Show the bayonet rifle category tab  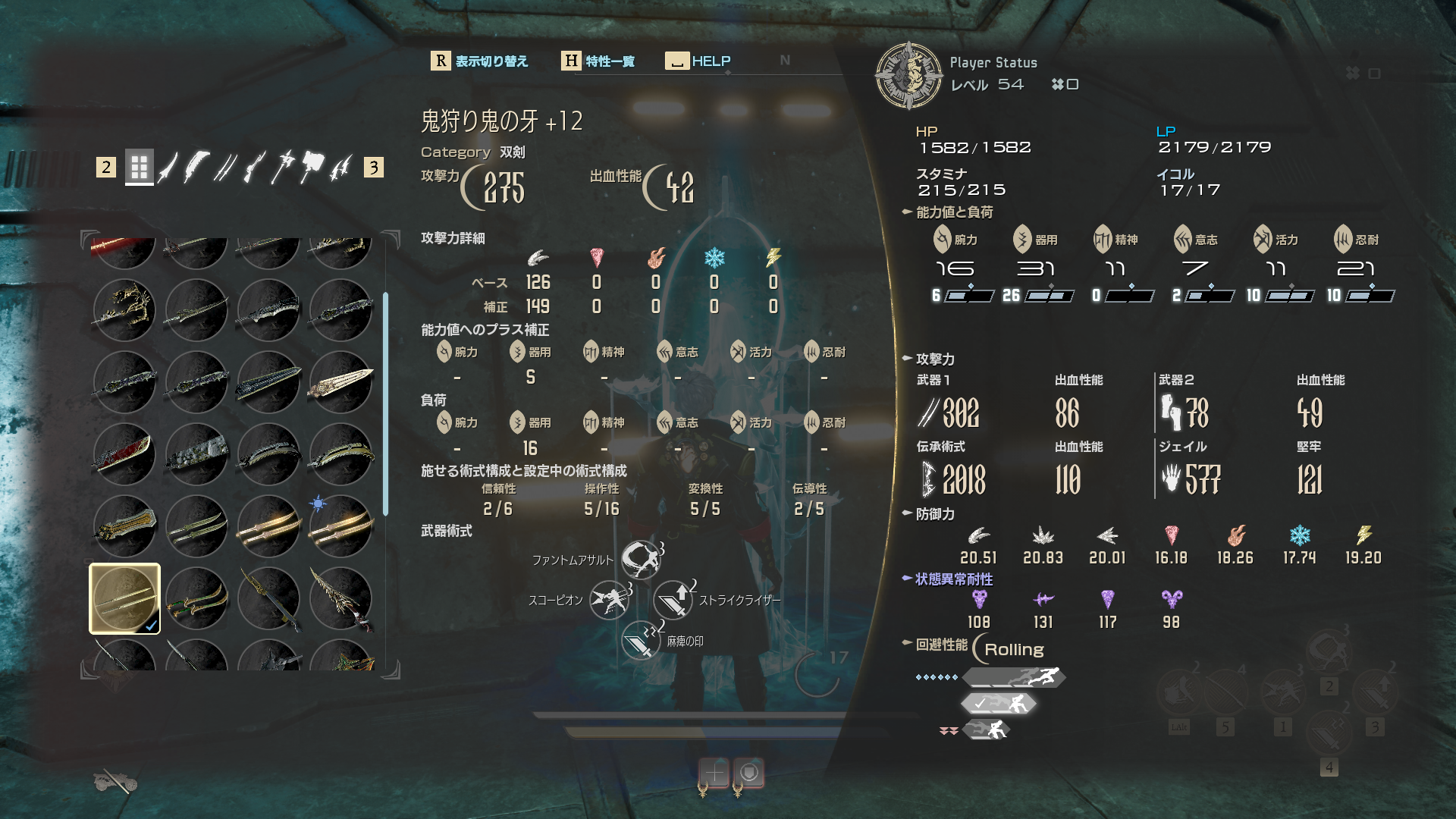(x=254, y=167)
